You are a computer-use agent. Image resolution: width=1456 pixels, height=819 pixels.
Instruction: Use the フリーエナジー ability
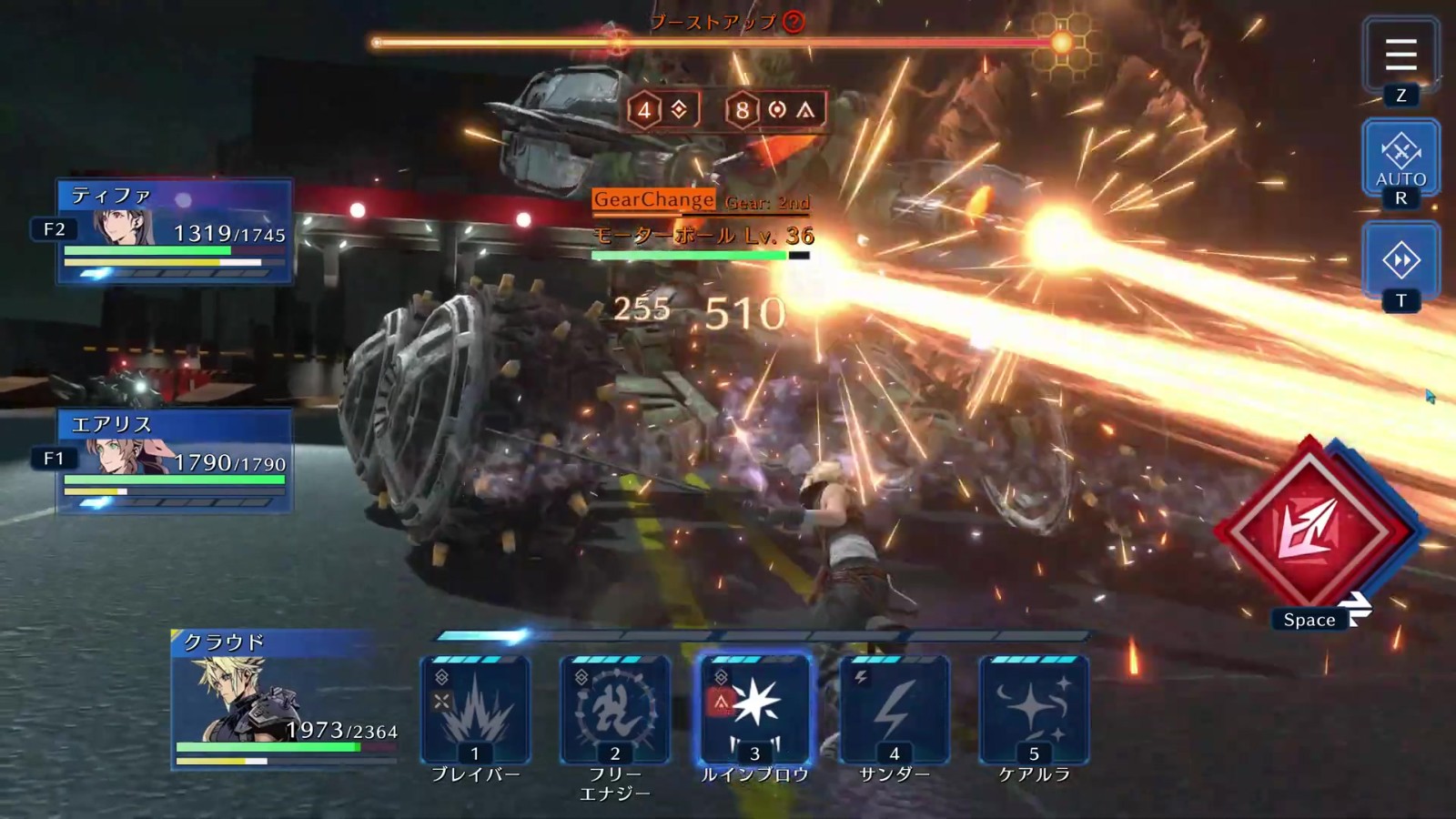pyautogui.click(x=615, y=712)
